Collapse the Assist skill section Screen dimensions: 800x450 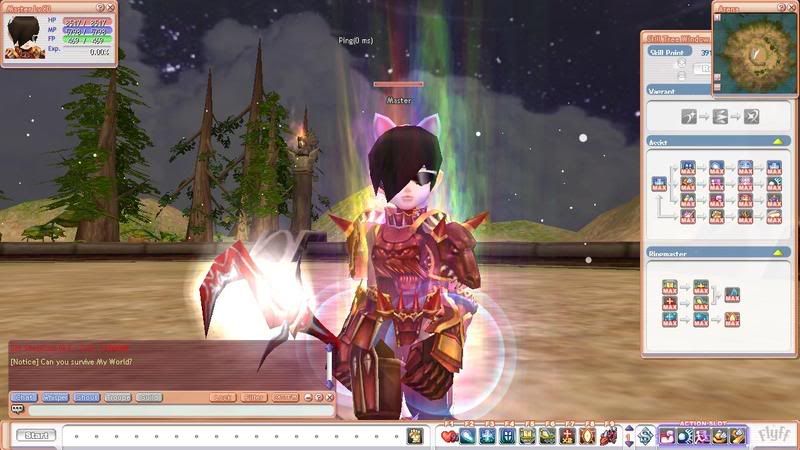tap(776, 142)
